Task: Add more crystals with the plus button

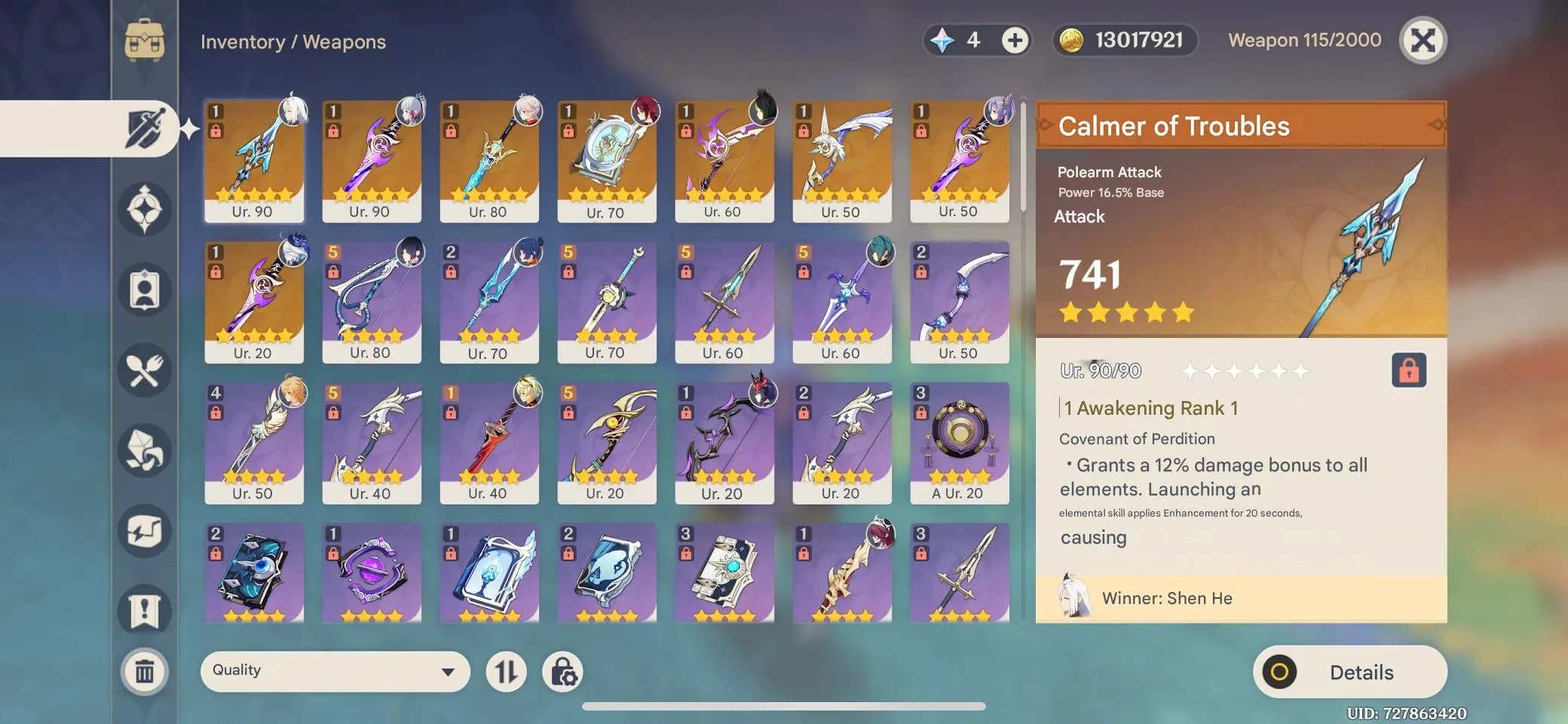Action: pos(1015,40)
